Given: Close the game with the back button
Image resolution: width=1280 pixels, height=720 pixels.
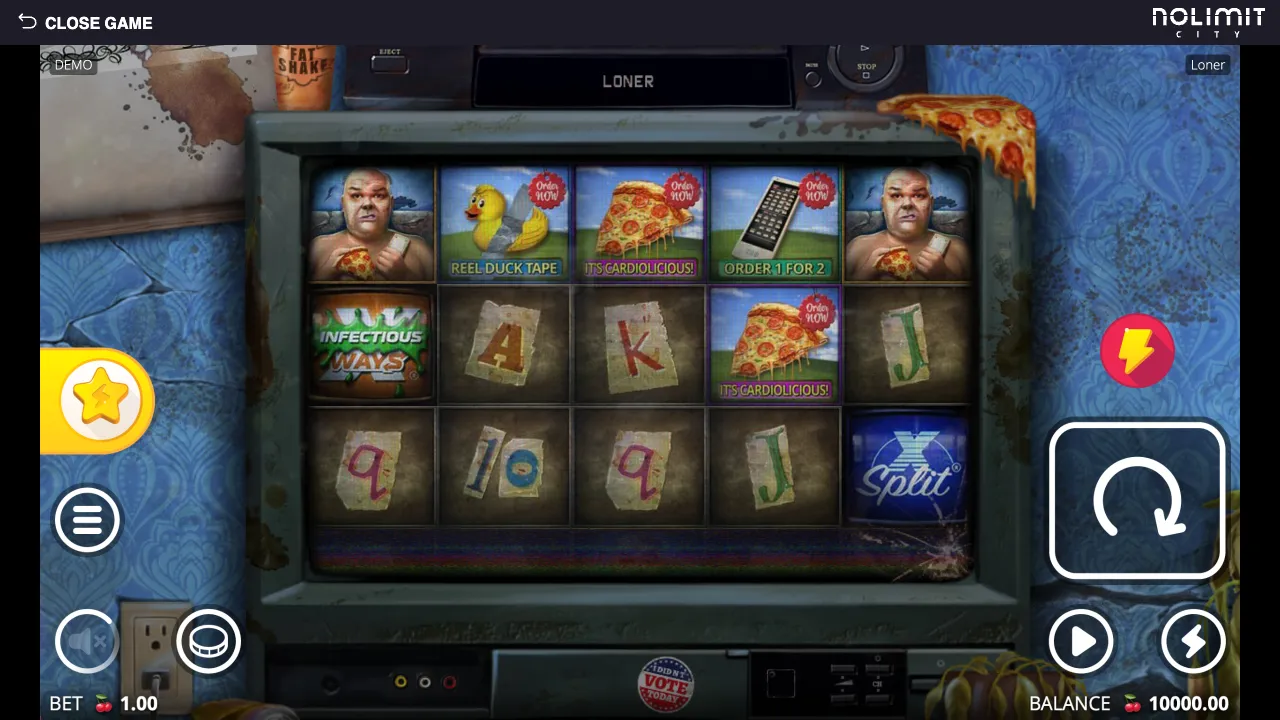Looking at the screenshot, I should click(85, 22).
